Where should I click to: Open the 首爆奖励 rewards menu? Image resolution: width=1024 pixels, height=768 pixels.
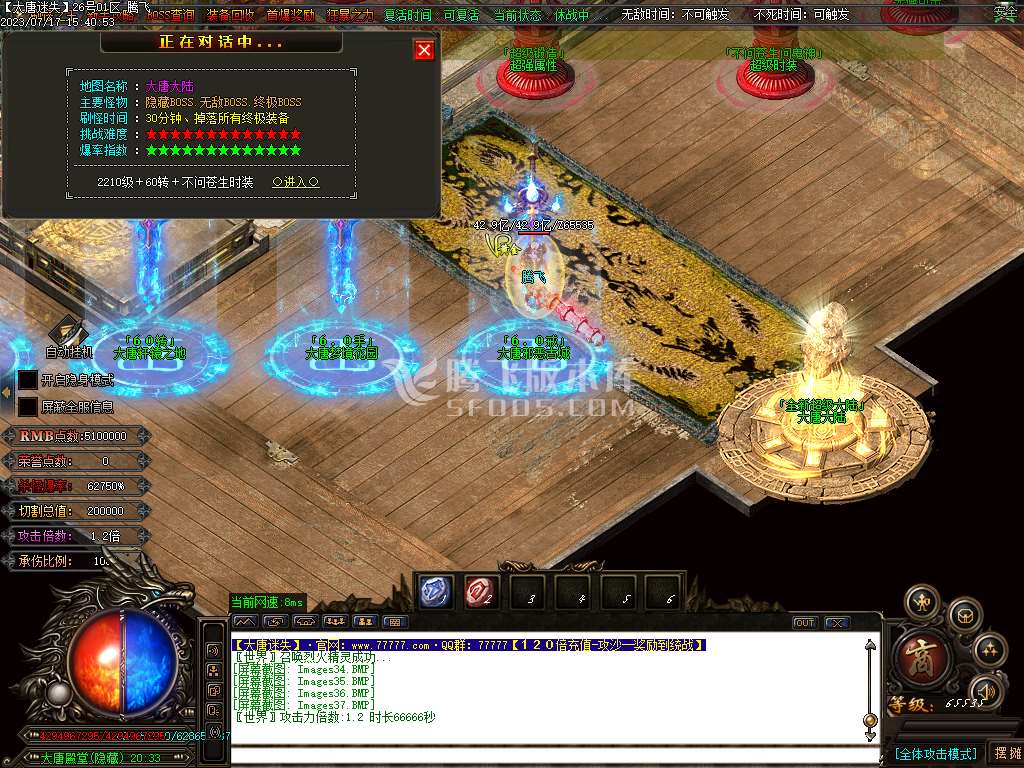click(290, 15)
